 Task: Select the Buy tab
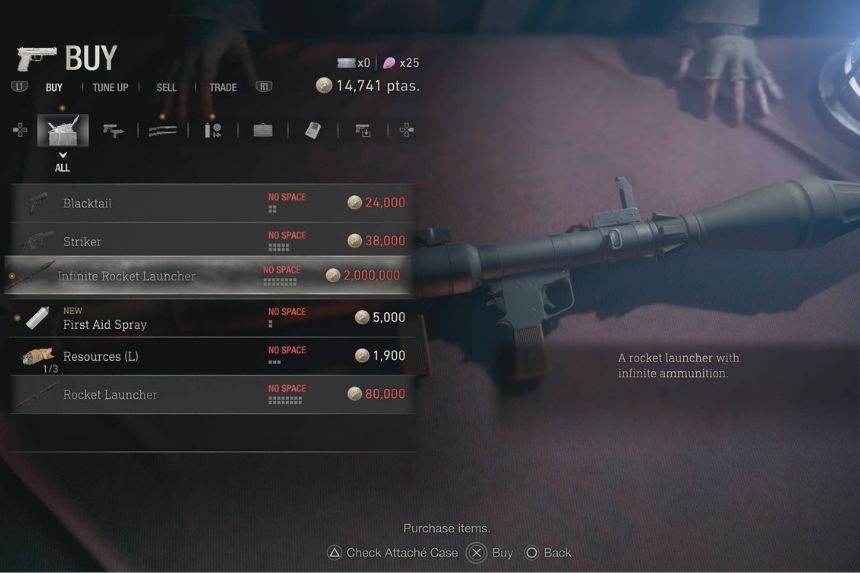(x=54, y=88)
